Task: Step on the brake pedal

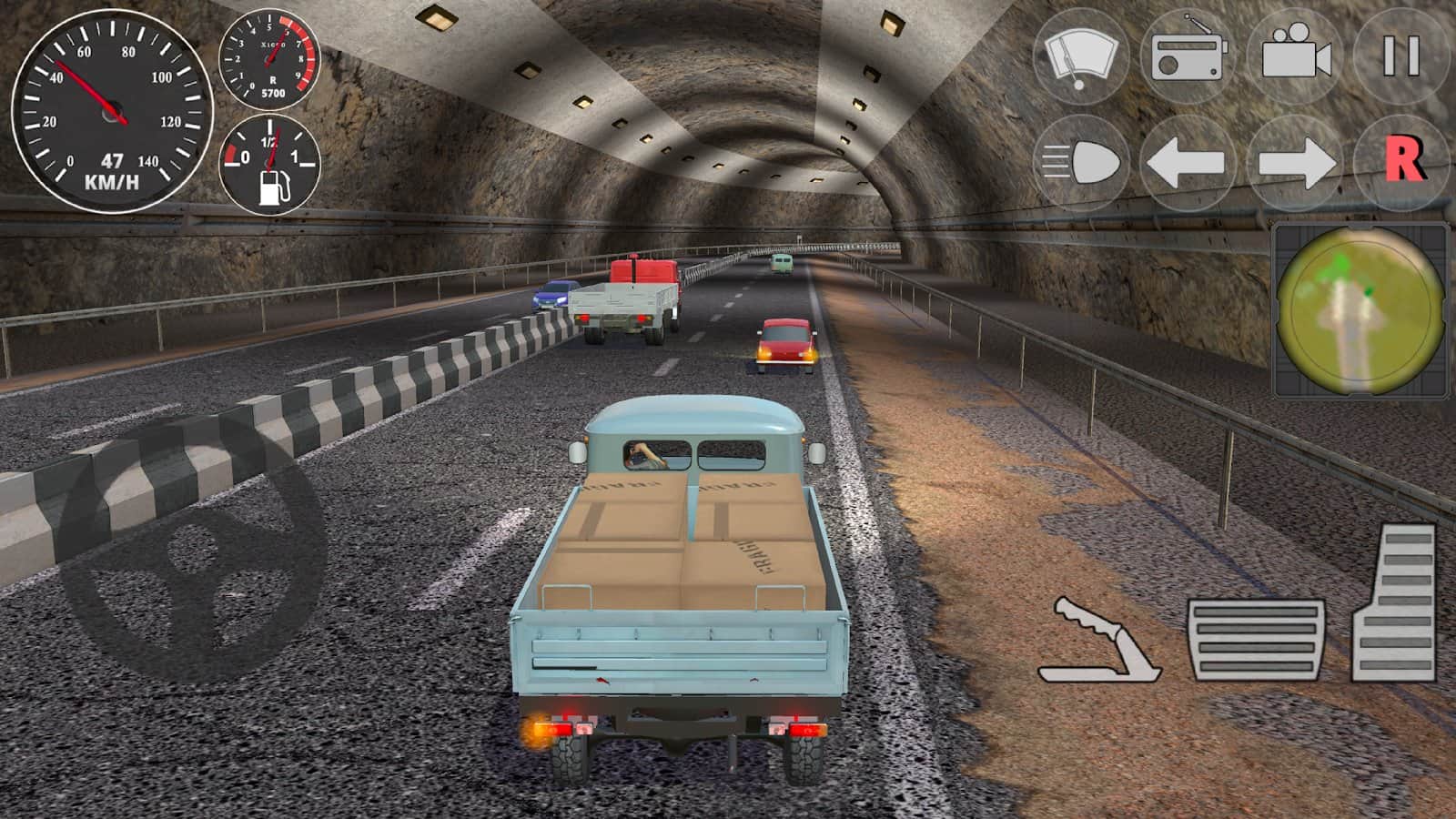Action: click(x=1257, y=640)
